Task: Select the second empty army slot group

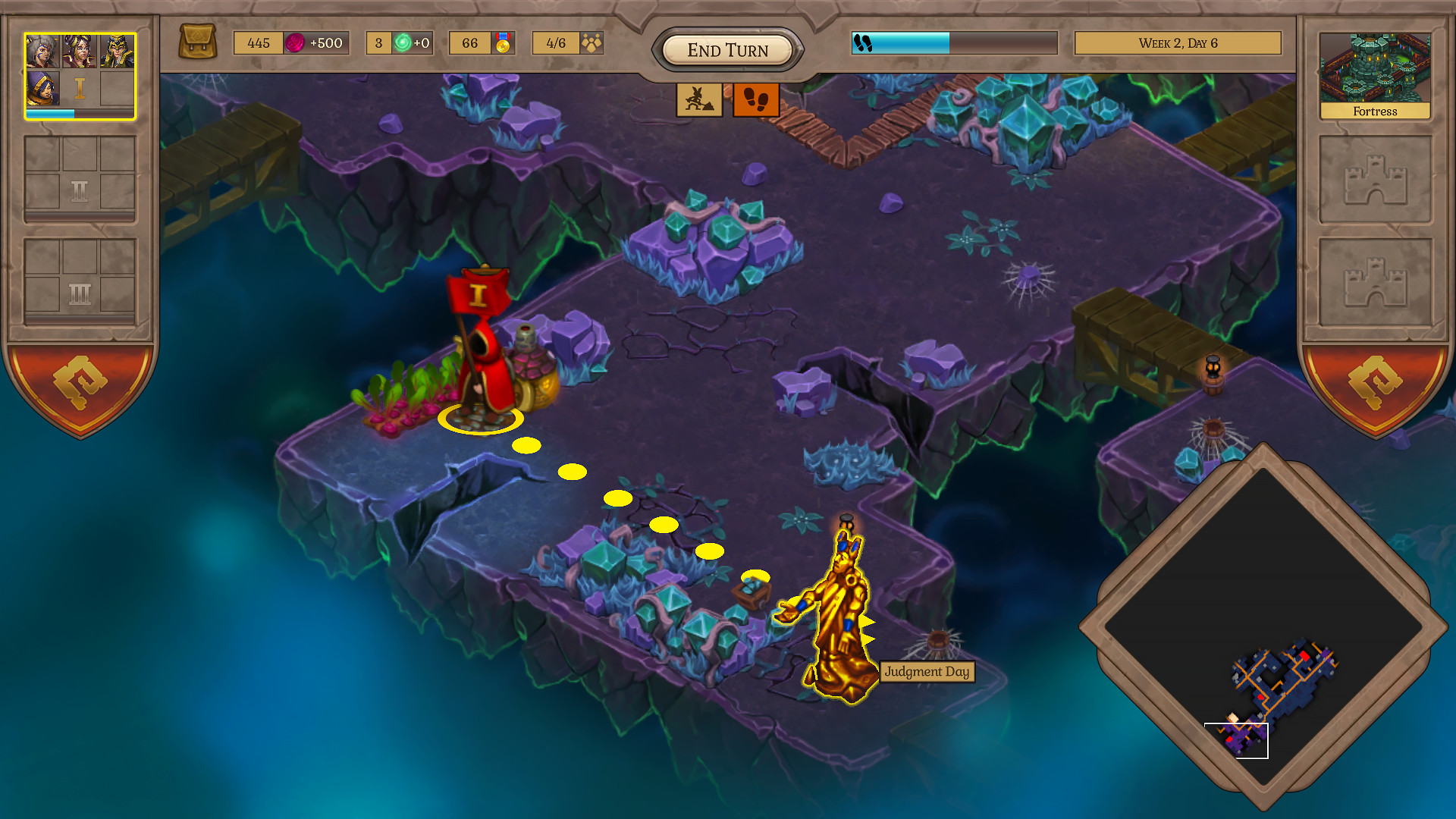Action: [x=79, y=179]
